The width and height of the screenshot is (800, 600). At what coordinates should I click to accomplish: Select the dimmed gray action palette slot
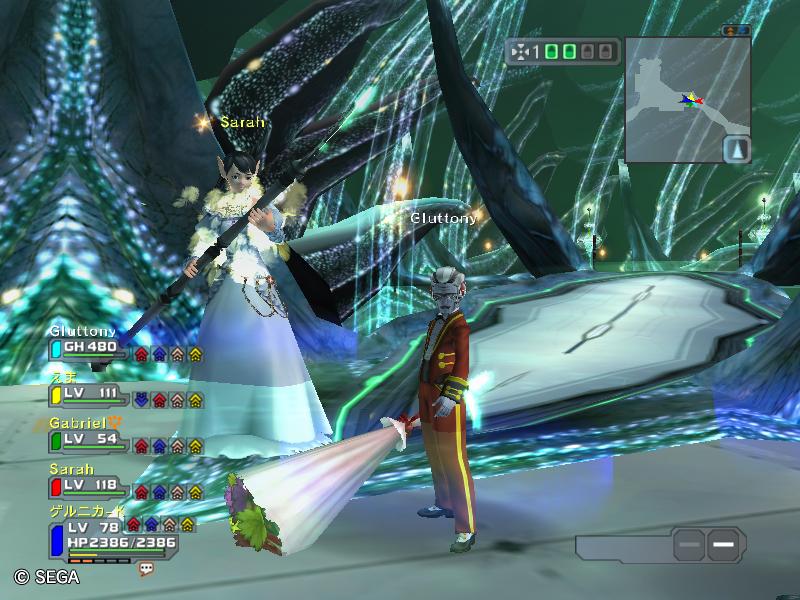pyautogui.click(x=688, y=545)
